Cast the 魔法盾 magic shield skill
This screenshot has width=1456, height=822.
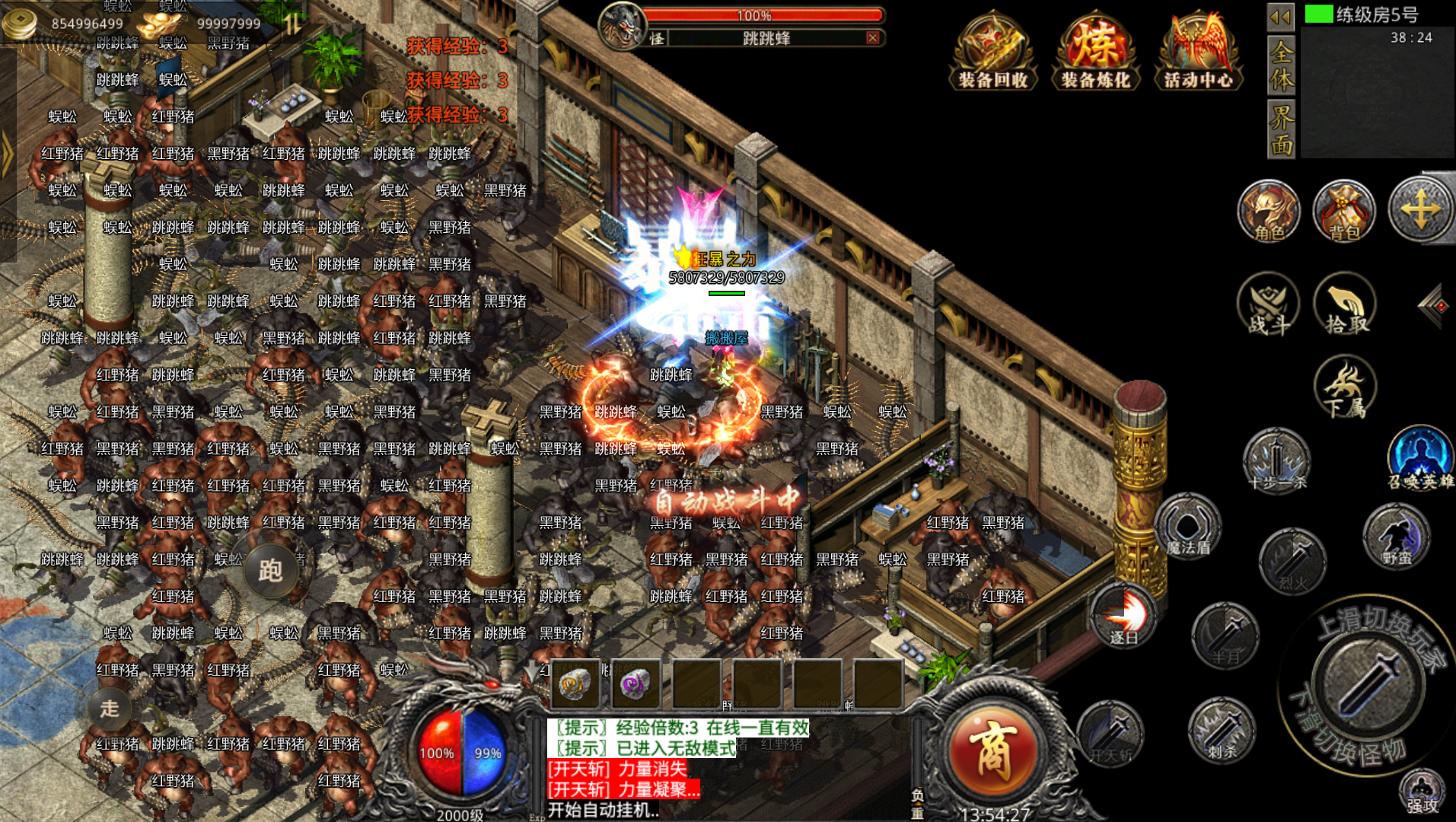1187,527
